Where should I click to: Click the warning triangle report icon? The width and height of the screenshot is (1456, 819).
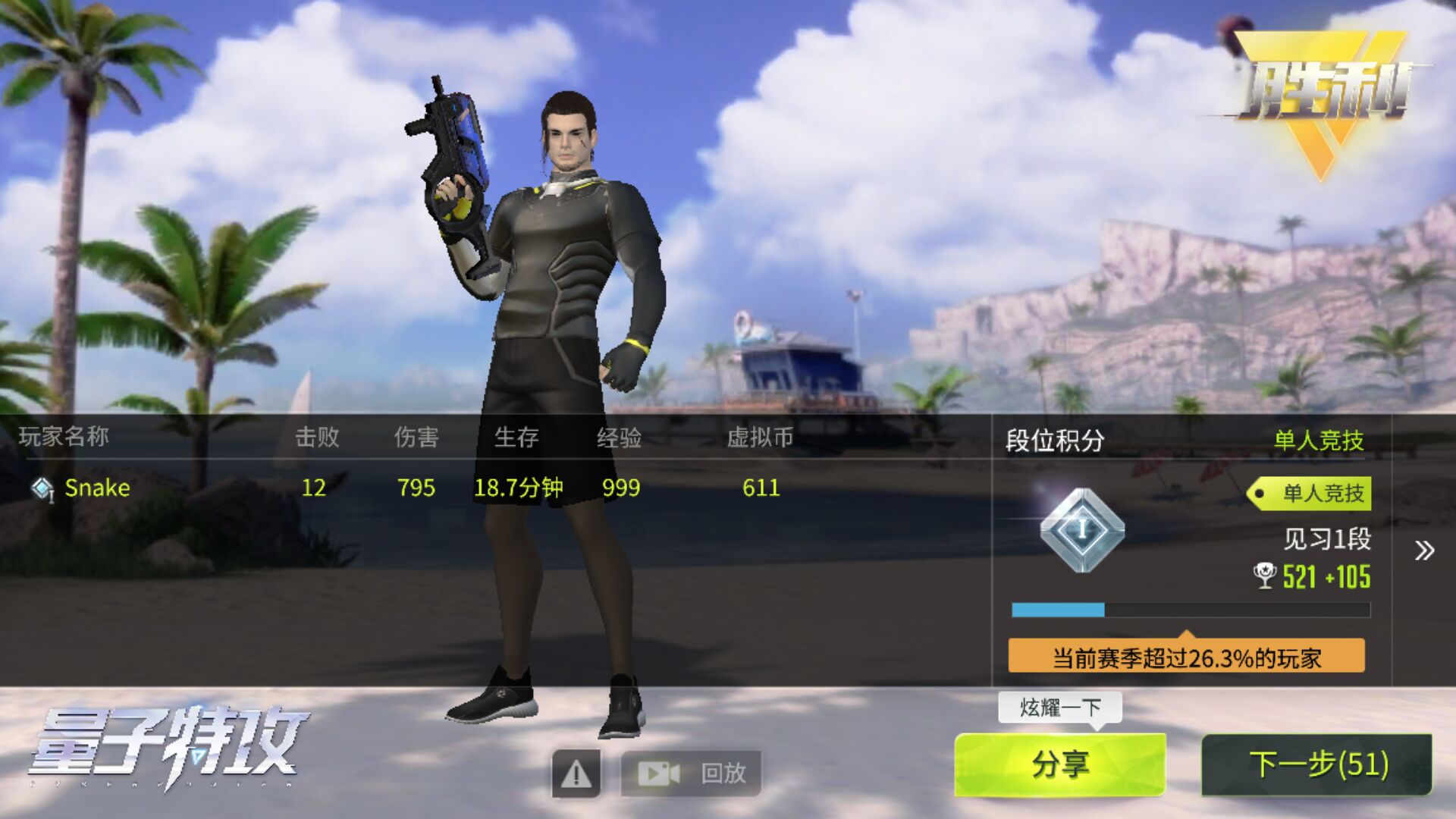[x=576, y=773]
